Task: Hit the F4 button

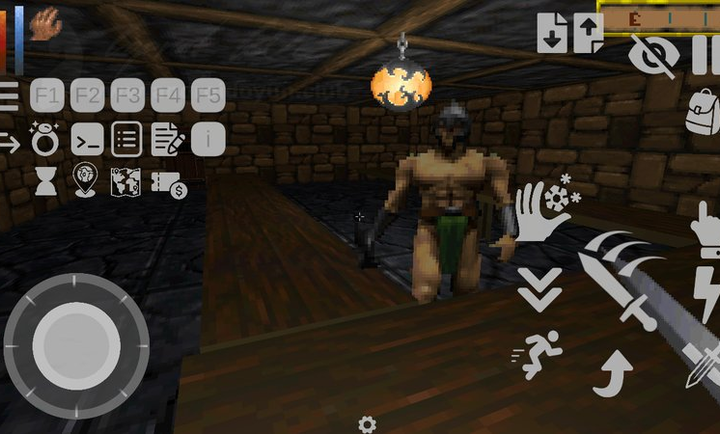Action: click(x=168, y=96)
